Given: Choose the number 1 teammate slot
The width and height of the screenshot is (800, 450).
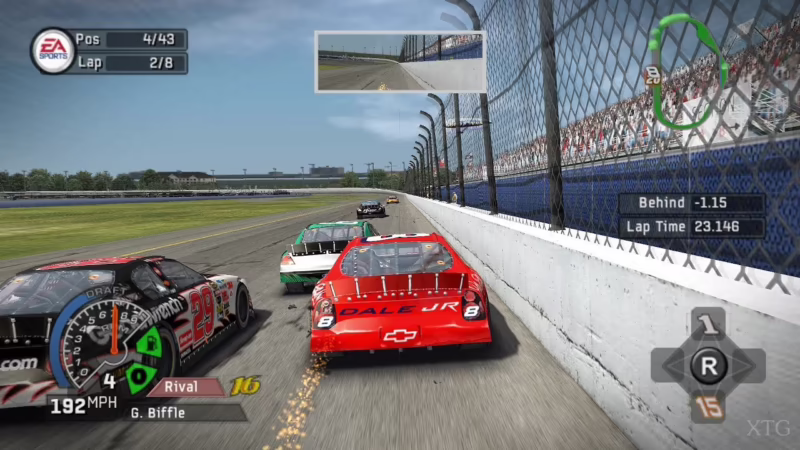Looking at the screenshot, I should point(707,324).
